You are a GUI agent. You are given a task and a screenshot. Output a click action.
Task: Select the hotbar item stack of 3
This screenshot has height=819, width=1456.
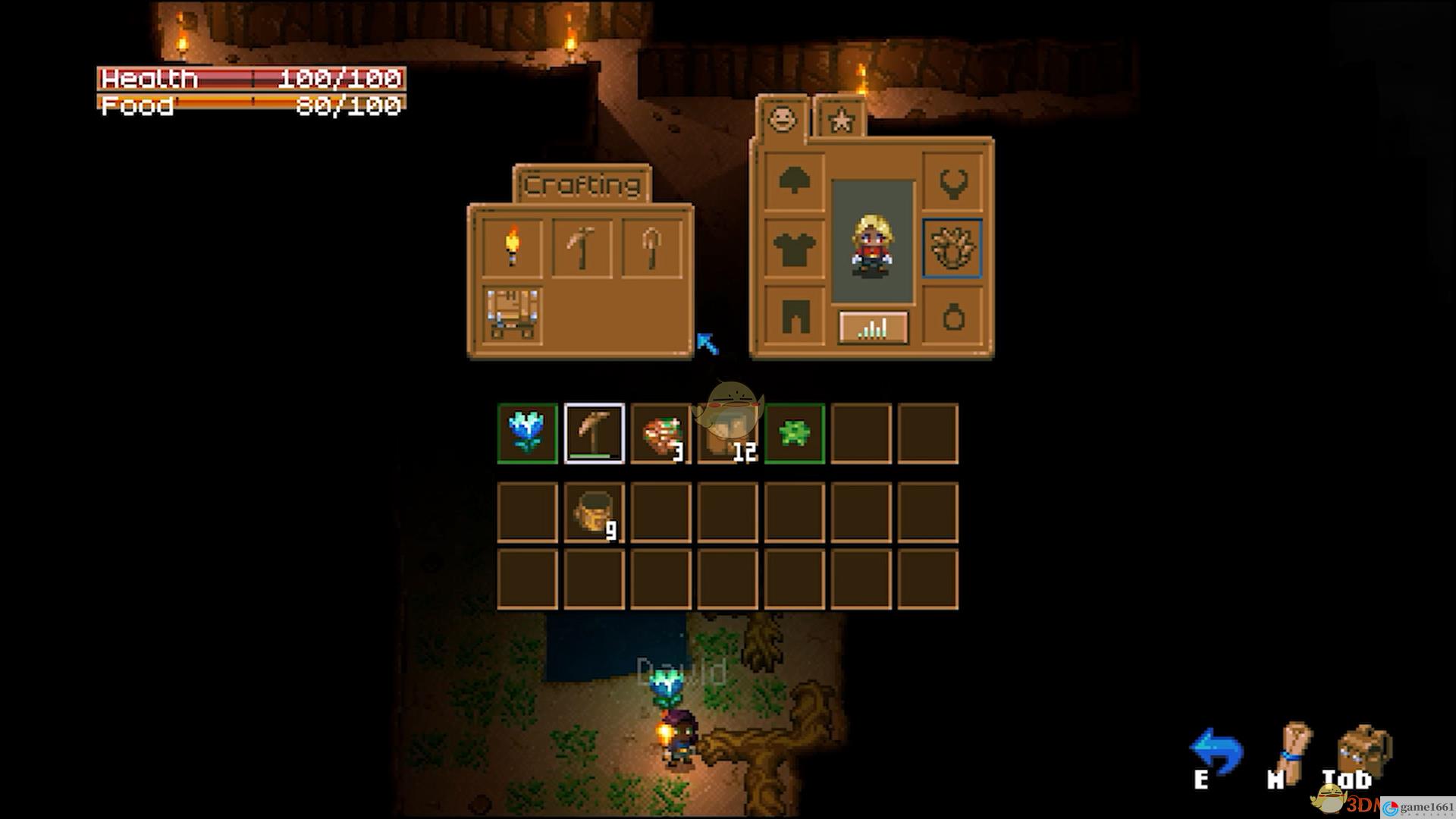click(661, 433)
